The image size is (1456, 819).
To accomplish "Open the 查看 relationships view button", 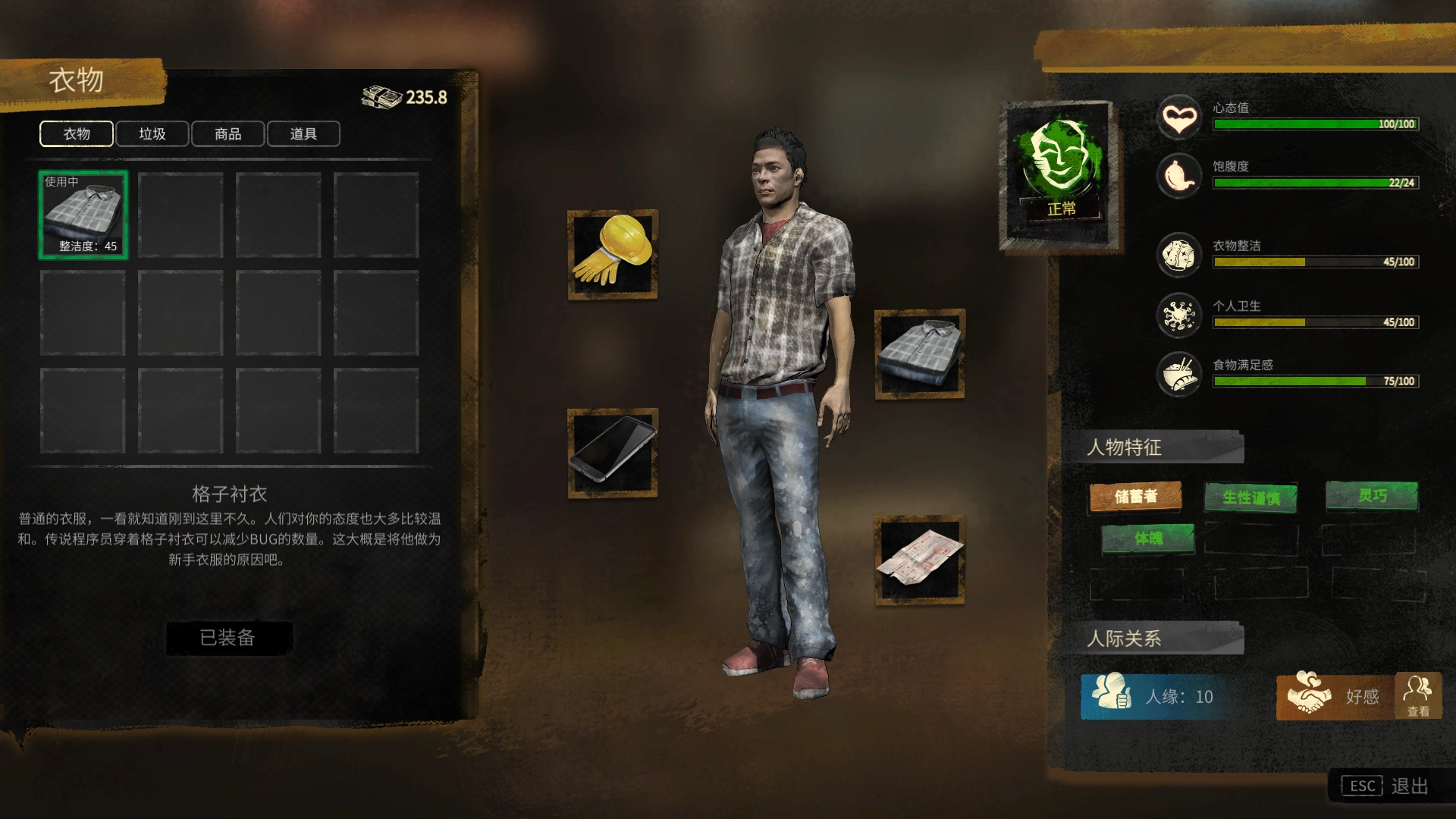I will tap(1417, 695).
